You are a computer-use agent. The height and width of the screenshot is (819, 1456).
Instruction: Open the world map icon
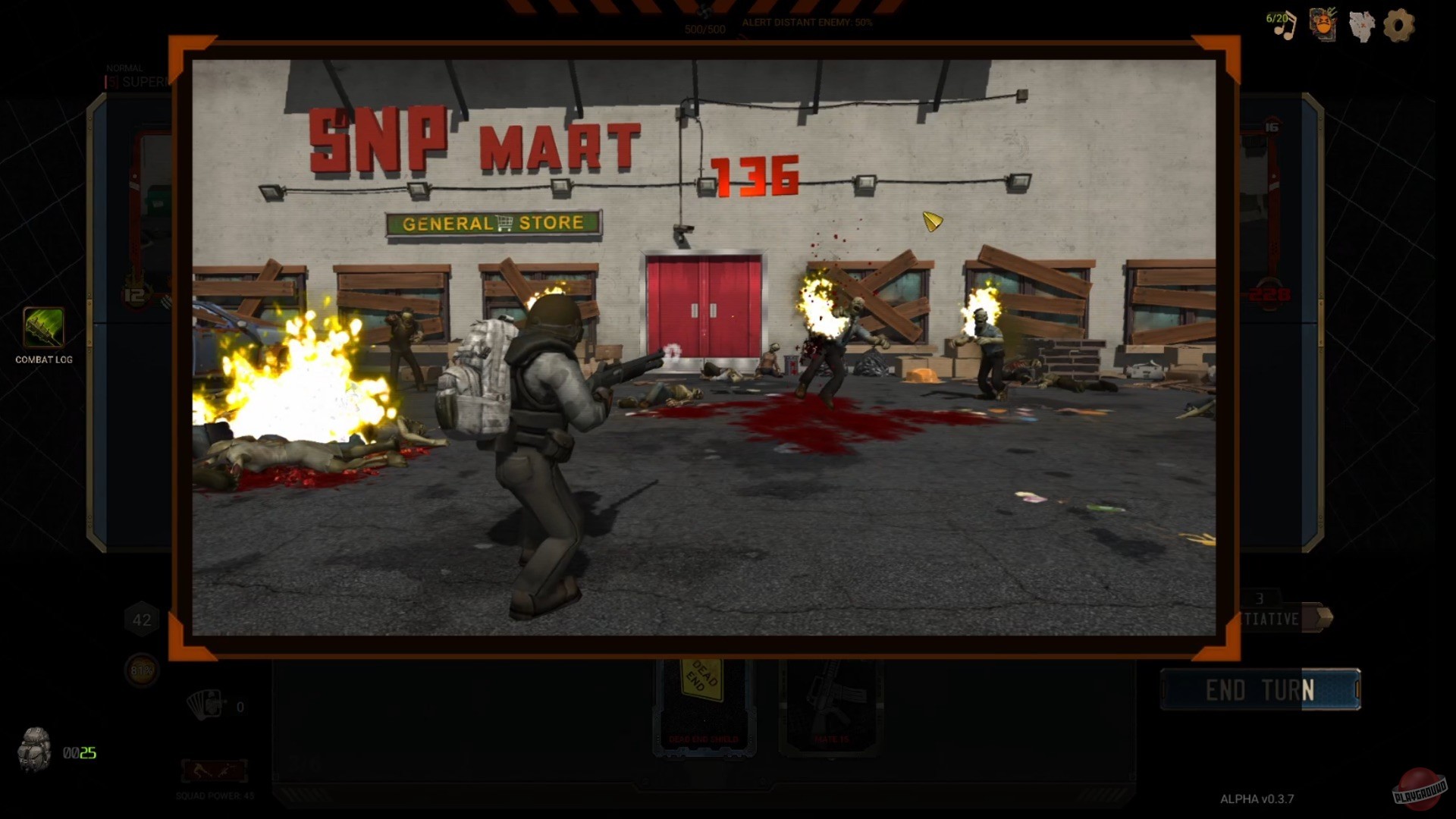[1362, 27]
